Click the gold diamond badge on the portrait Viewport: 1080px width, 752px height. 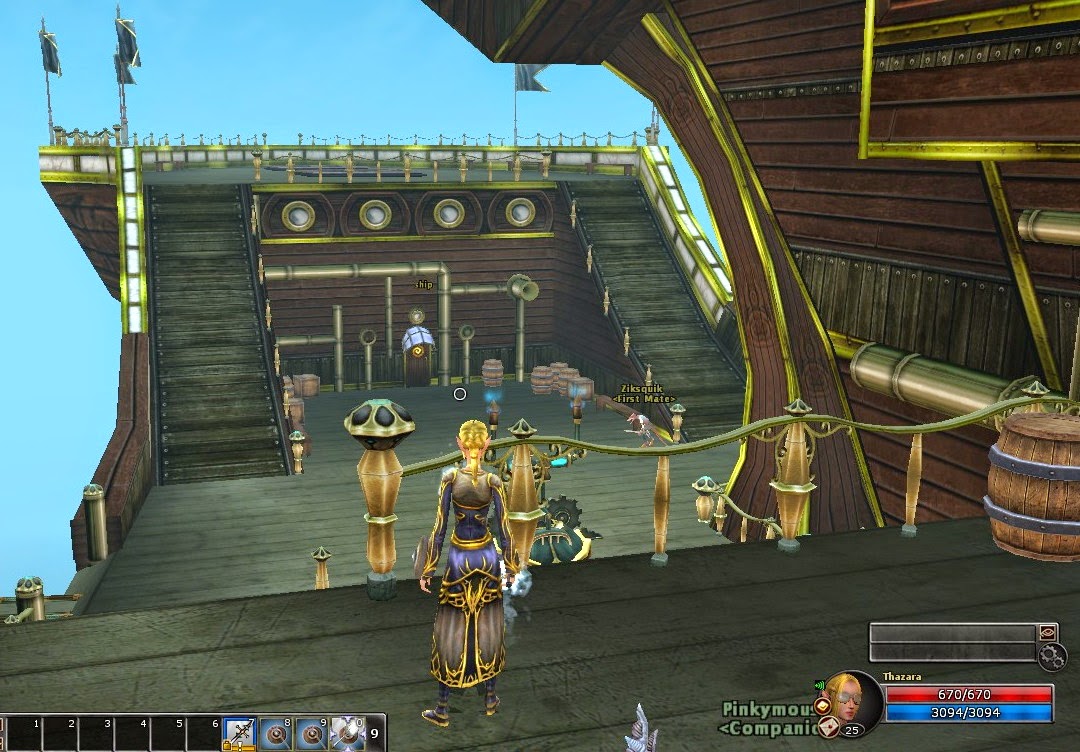pos(823,705)
